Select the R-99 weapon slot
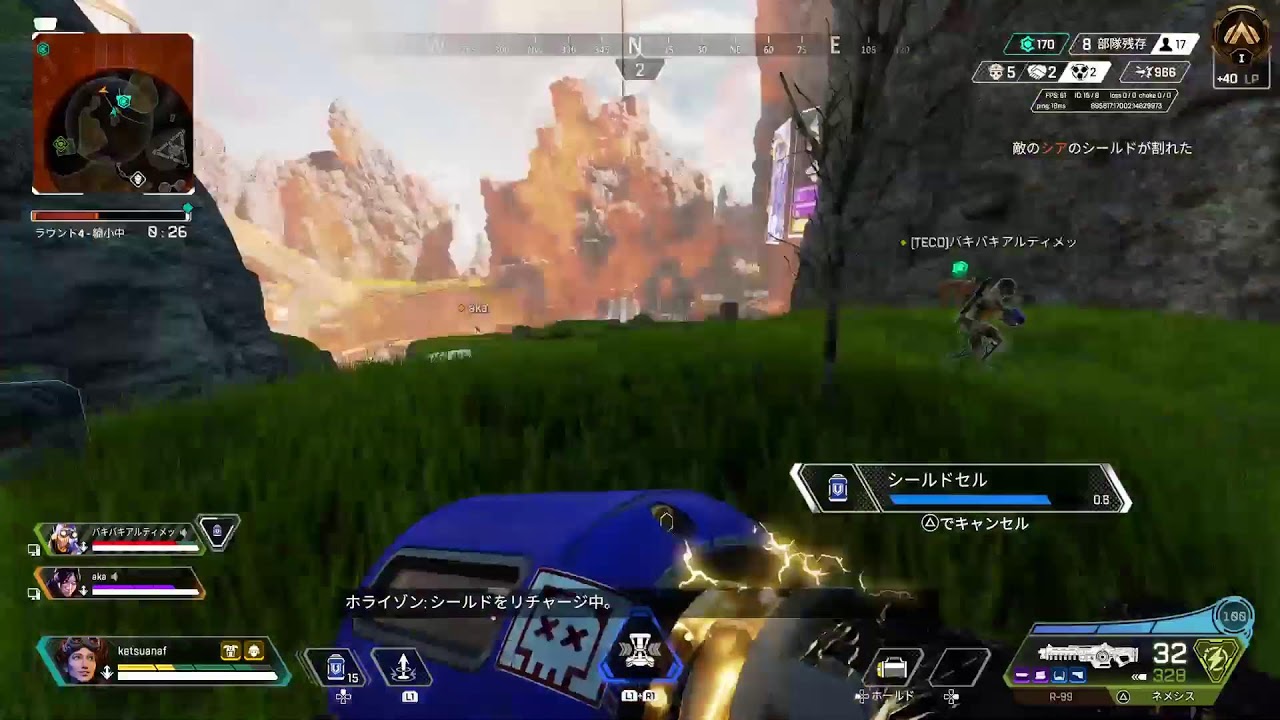1280x720 pixels. [1060, 696]
